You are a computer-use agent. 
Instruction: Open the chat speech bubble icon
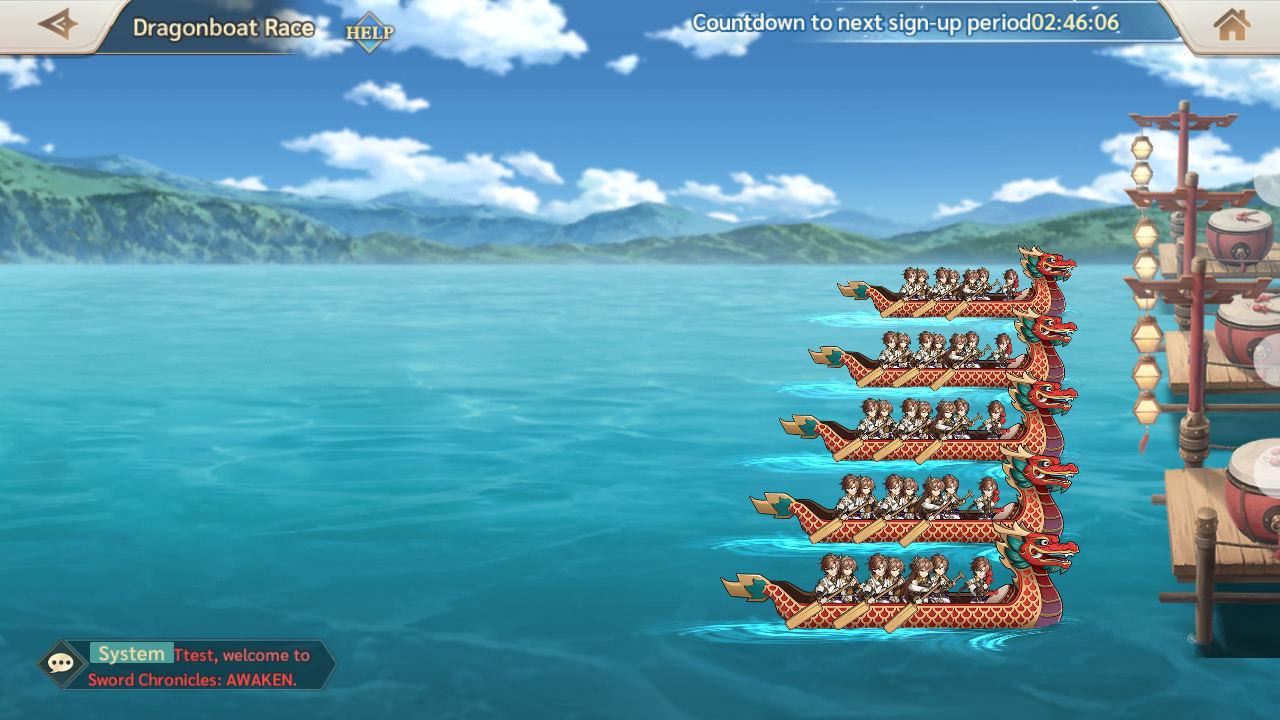[62, 664]
